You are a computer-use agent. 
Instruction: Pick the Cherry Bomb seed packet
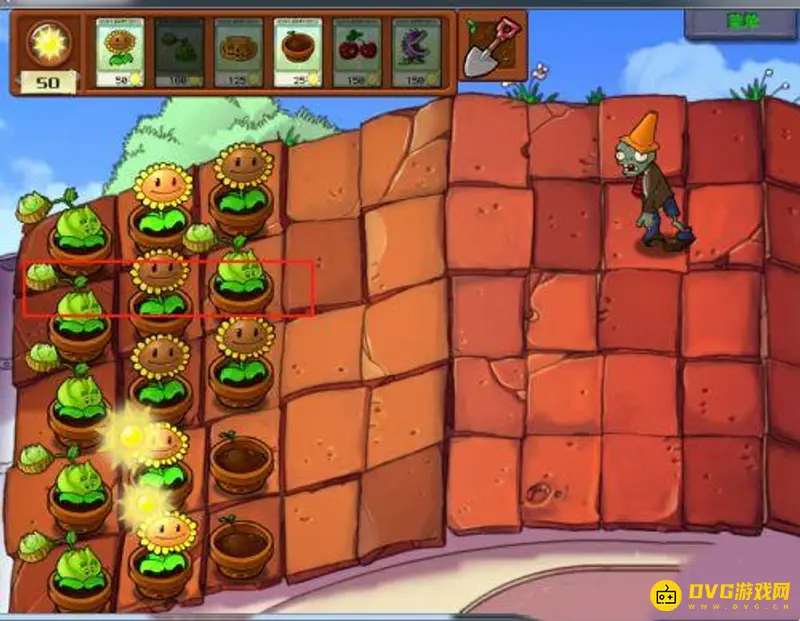(357, 52)
